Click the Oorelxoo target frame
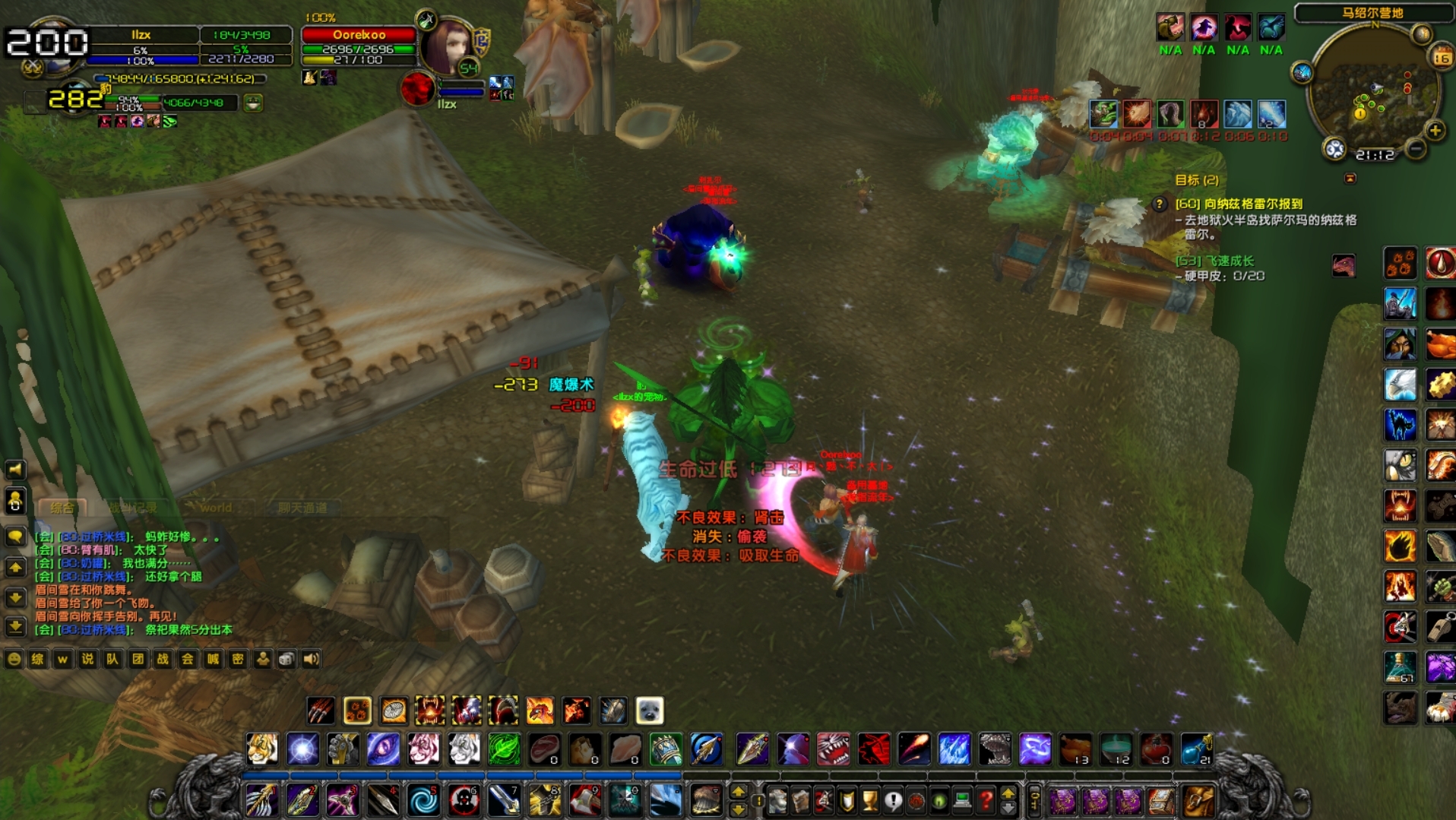The height and width of the screenshot is (820, 1456). pyautogui.click(x=359, y=35)
